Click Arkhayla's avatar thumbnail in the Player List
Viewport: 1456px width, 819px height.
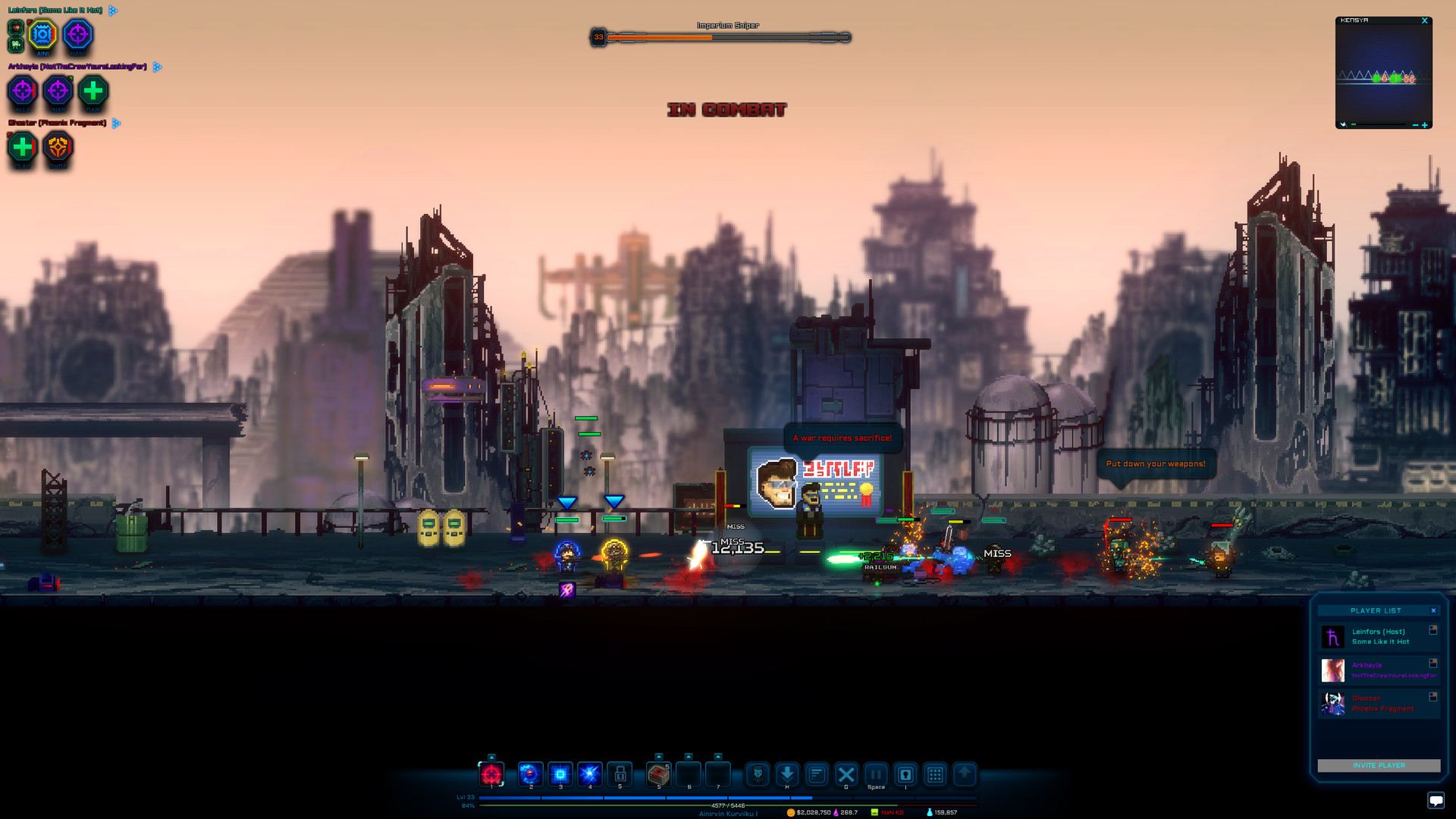[1332, 670]
